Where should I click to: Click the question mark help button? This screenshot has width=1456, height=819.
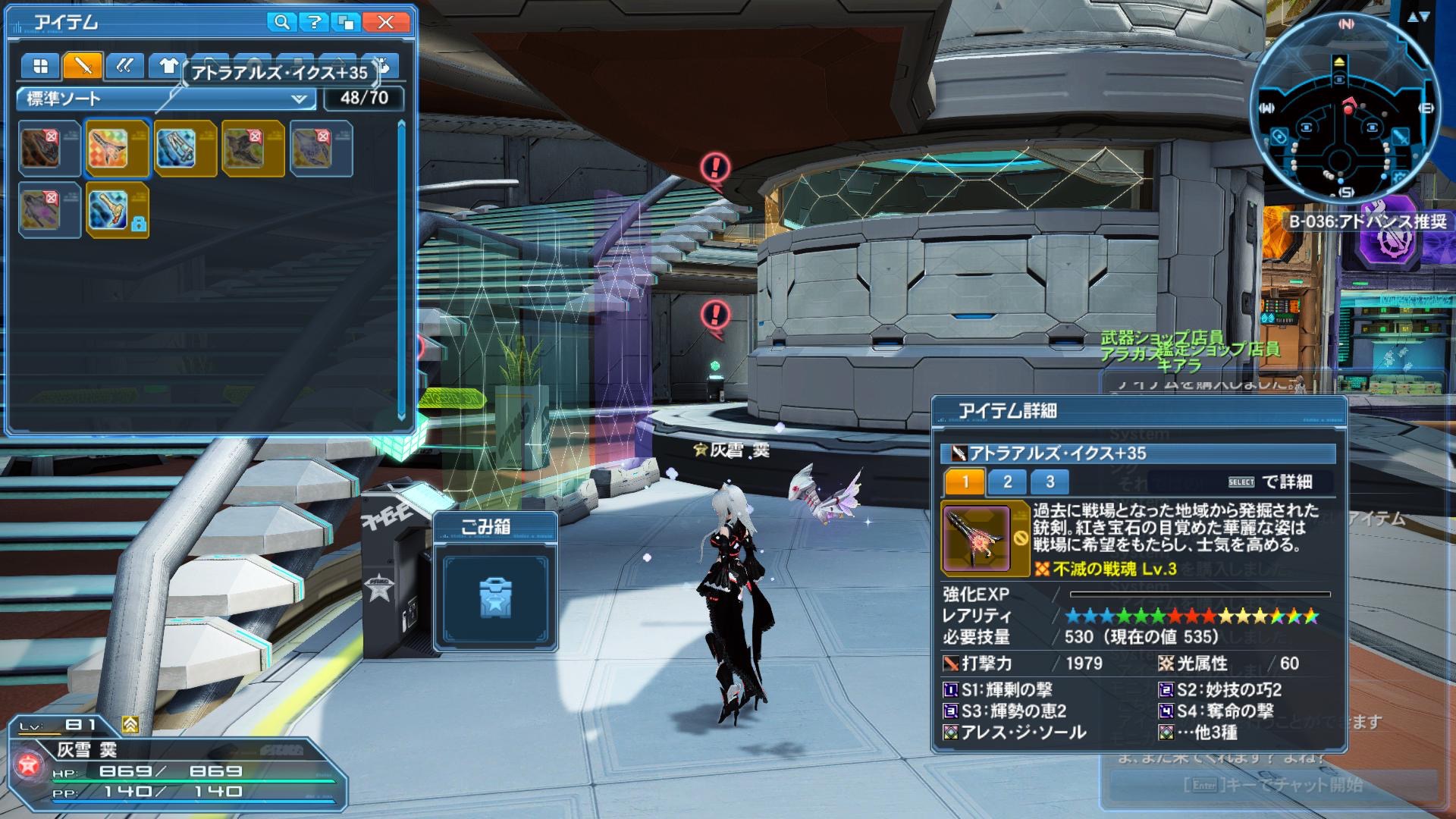pos(315,22)
